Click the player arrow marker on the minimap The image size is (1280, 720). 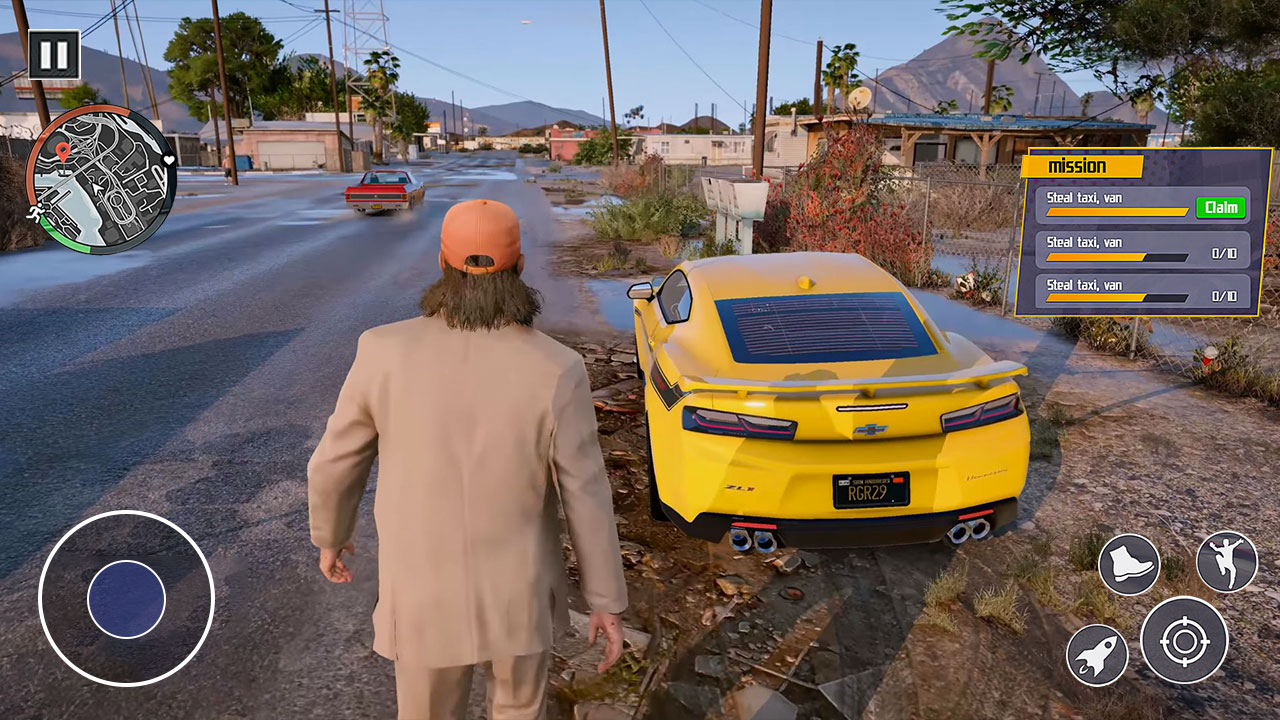pos(97,188)
